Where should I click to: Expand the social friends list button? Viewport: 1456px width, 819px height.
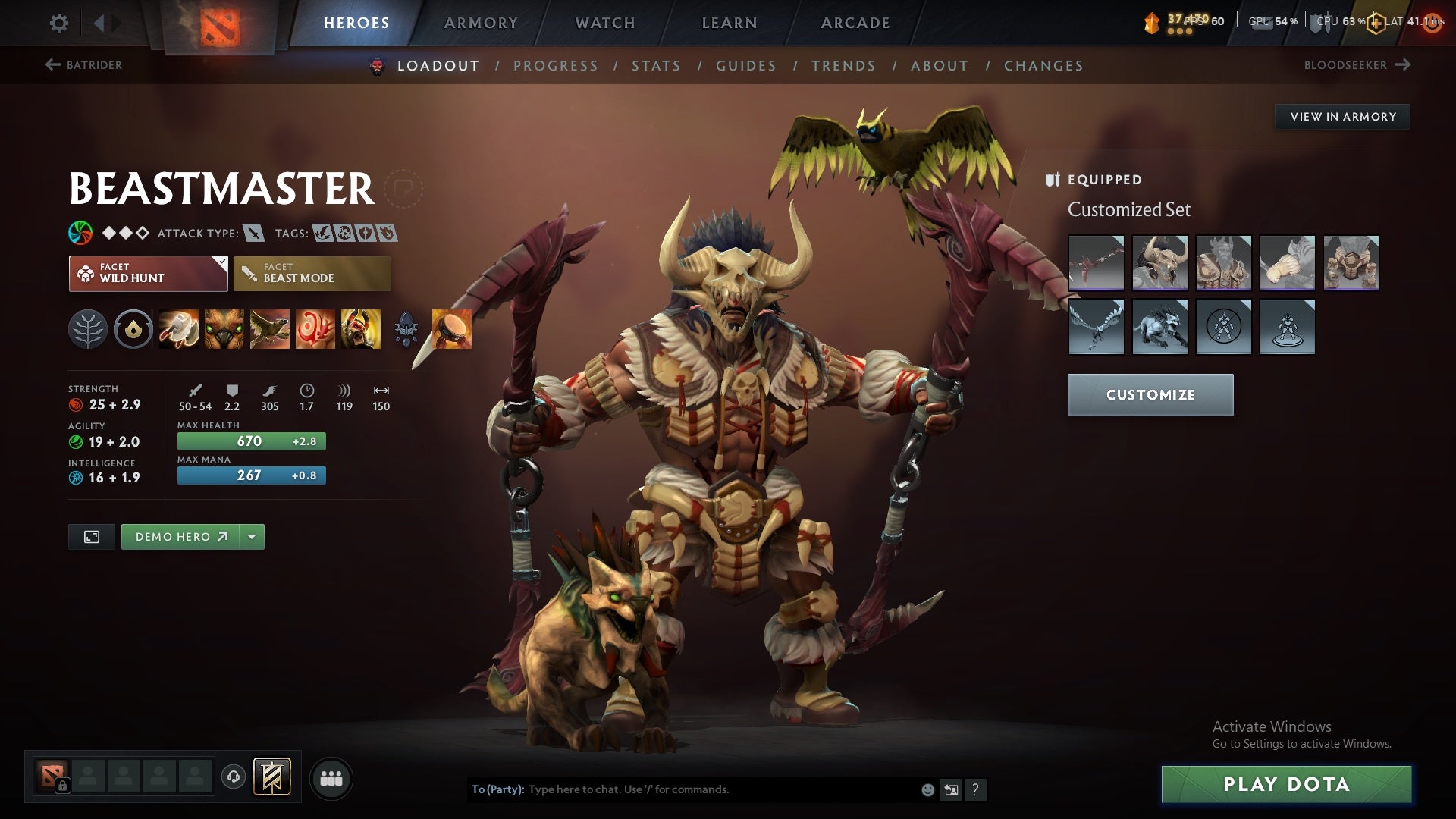[332, 779]
